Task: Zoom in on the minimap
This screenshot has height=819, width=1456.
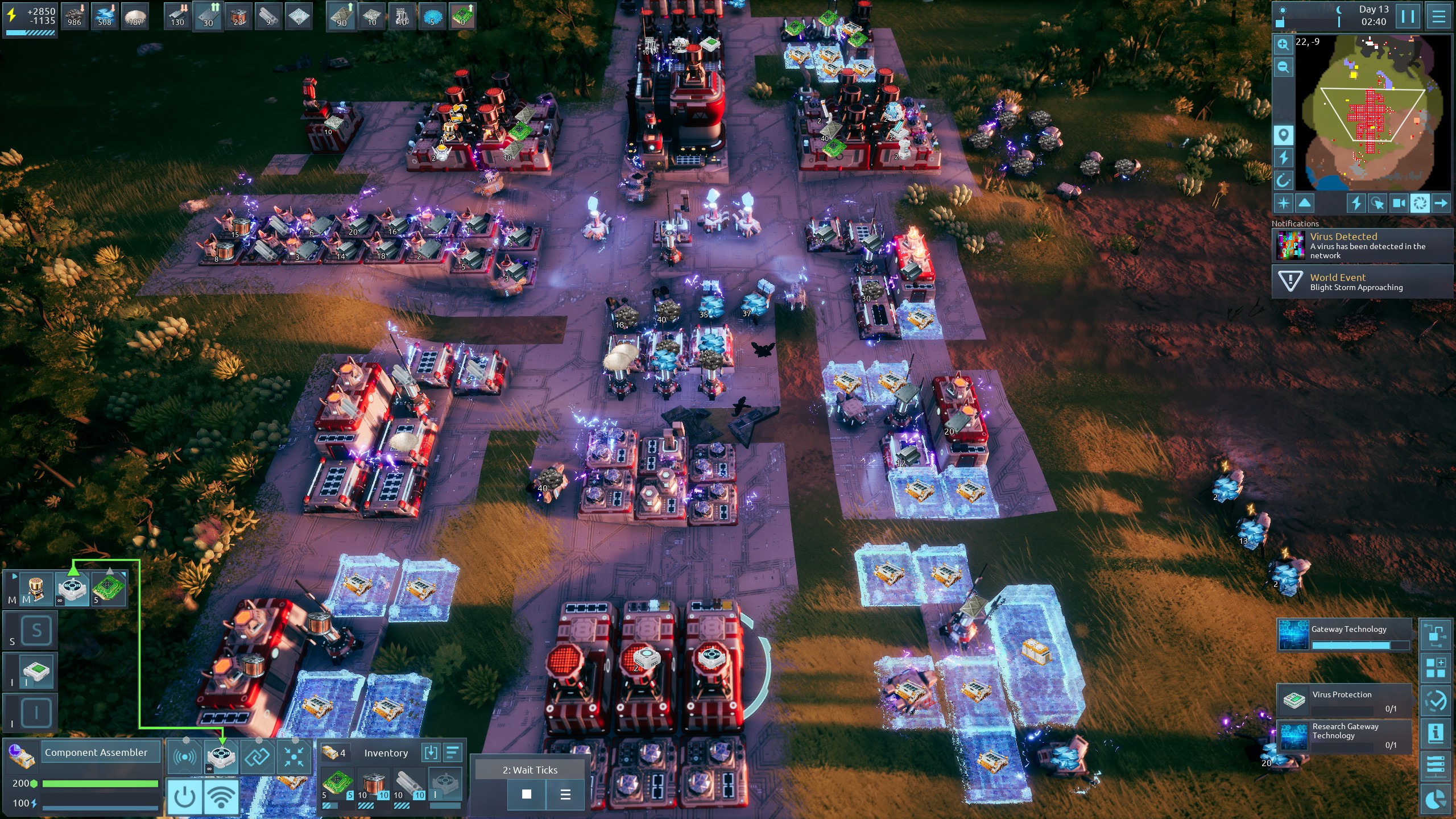Action: coord(1283,44)
